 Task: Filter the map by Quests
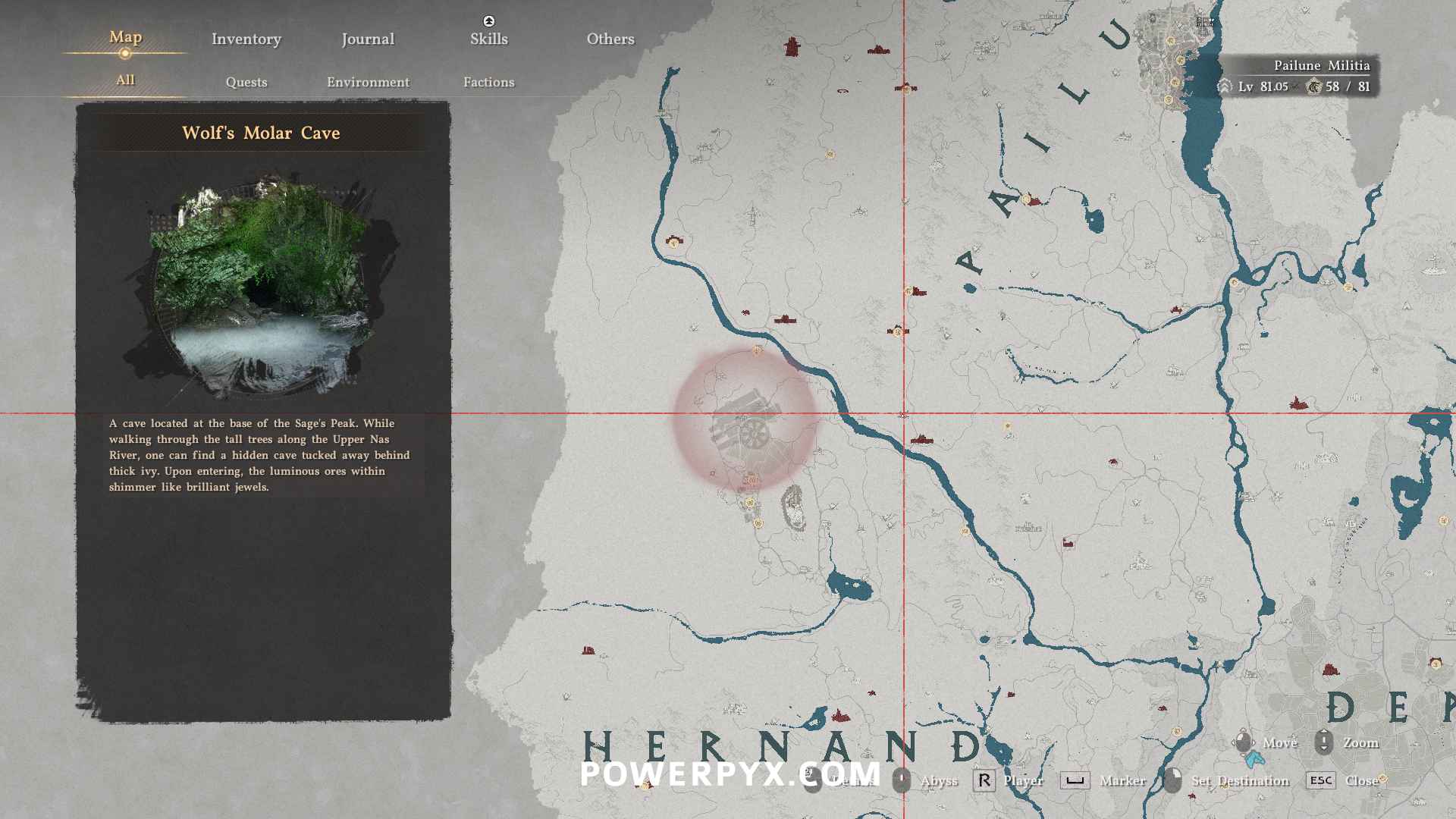246,82
